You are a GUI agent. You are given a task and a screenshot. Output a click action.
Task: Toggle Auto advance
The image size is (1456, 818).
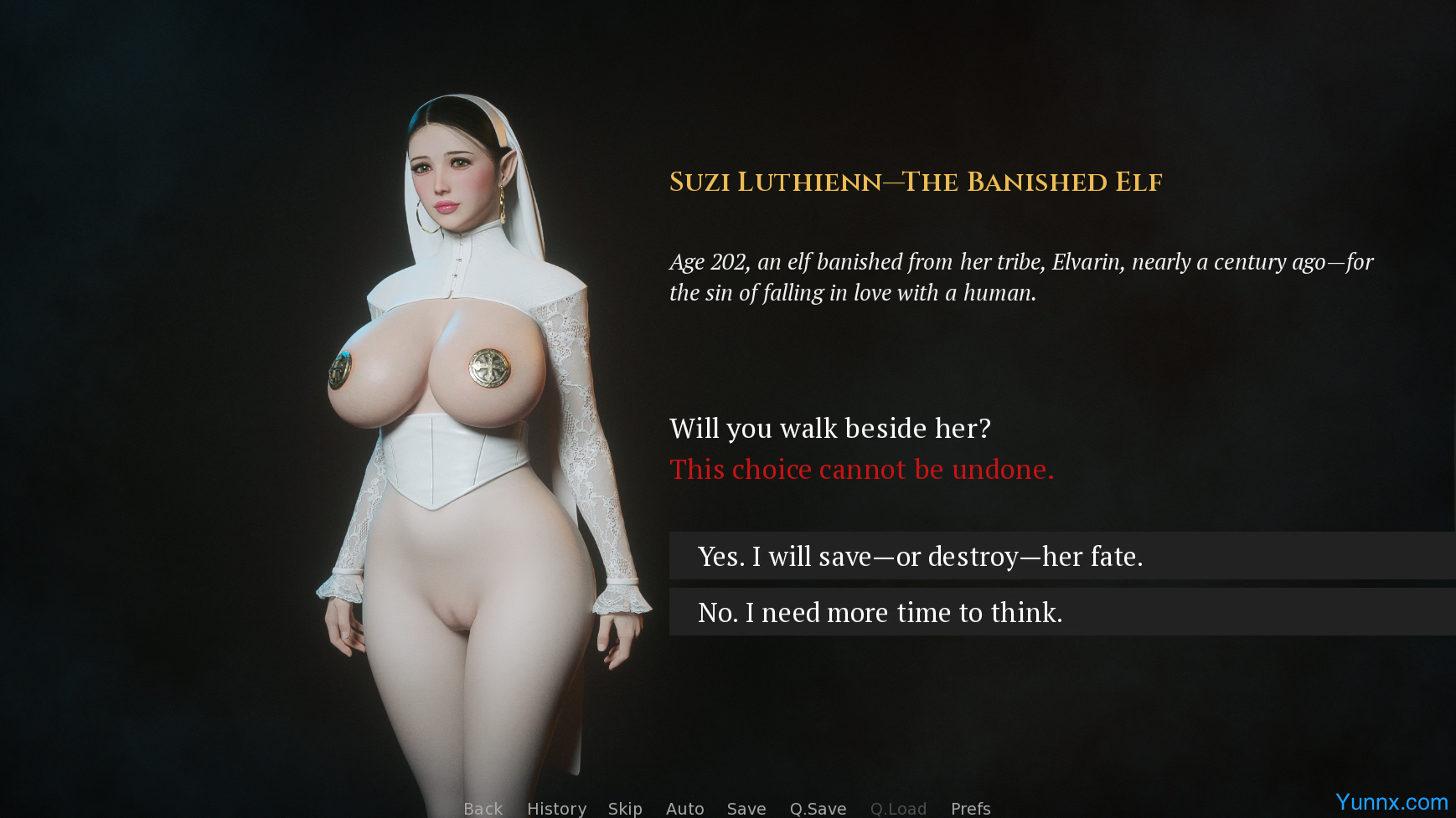(684, 808)
